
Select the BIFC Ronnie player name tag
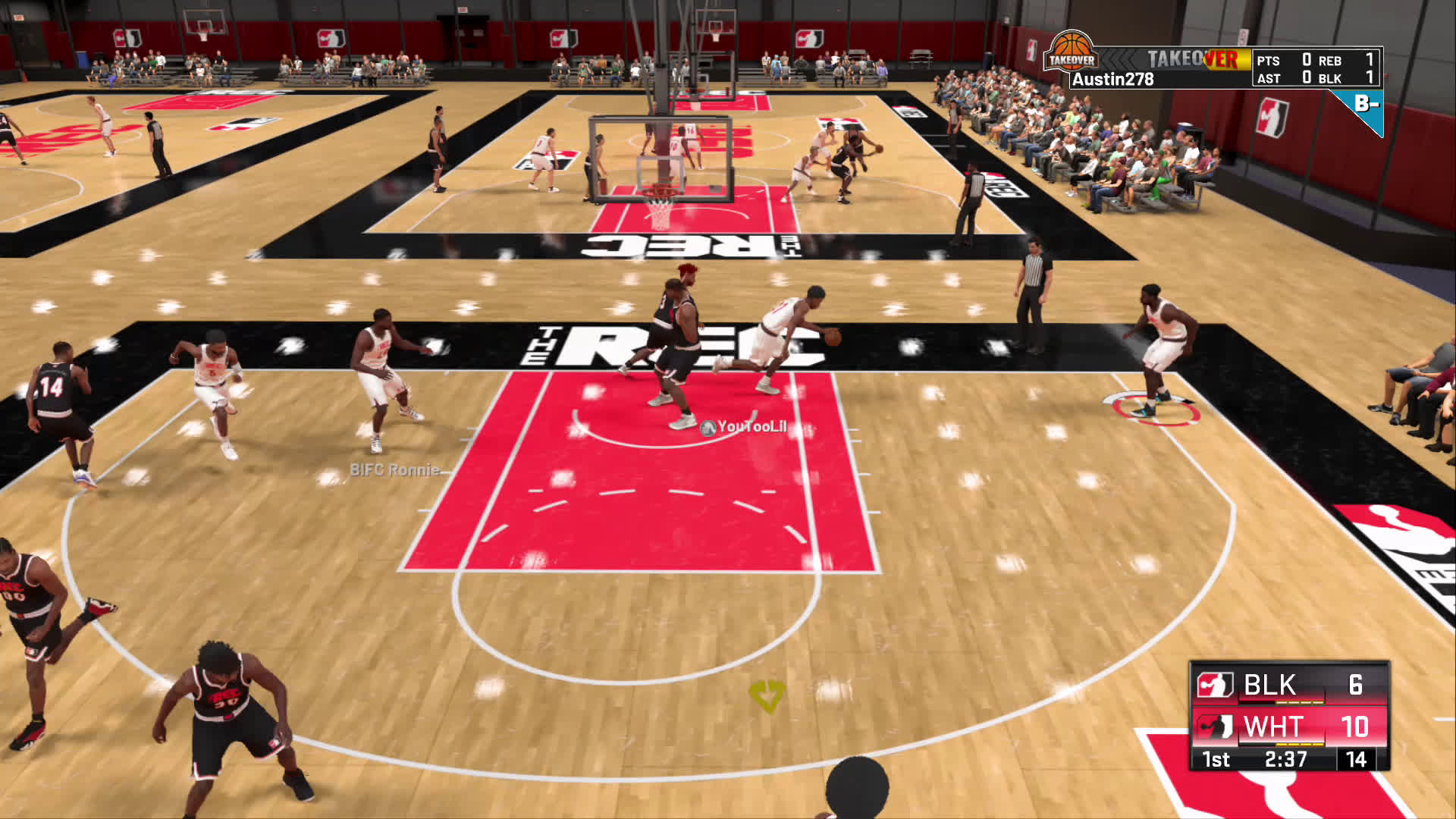(394, 470)
